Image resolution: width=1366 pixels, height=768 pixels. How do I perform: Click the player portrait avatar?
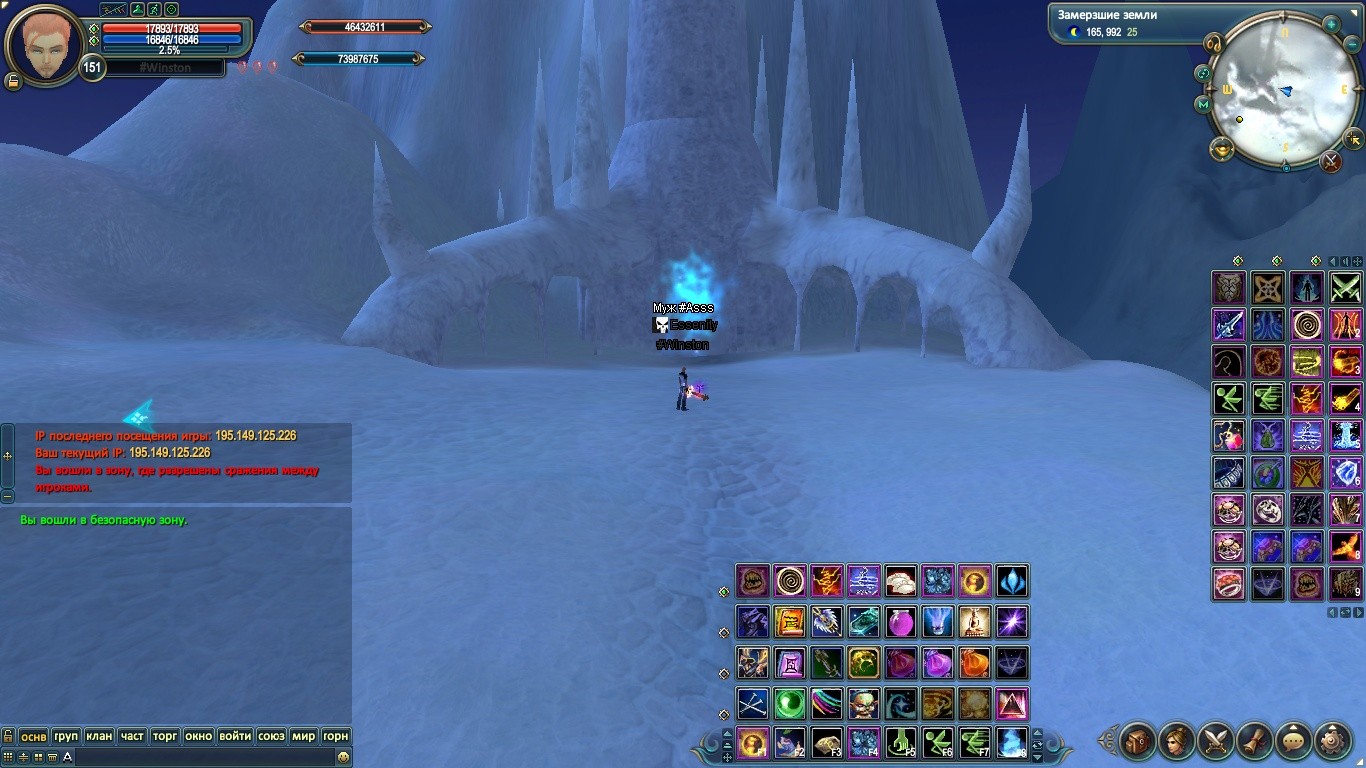click(44, 44)
